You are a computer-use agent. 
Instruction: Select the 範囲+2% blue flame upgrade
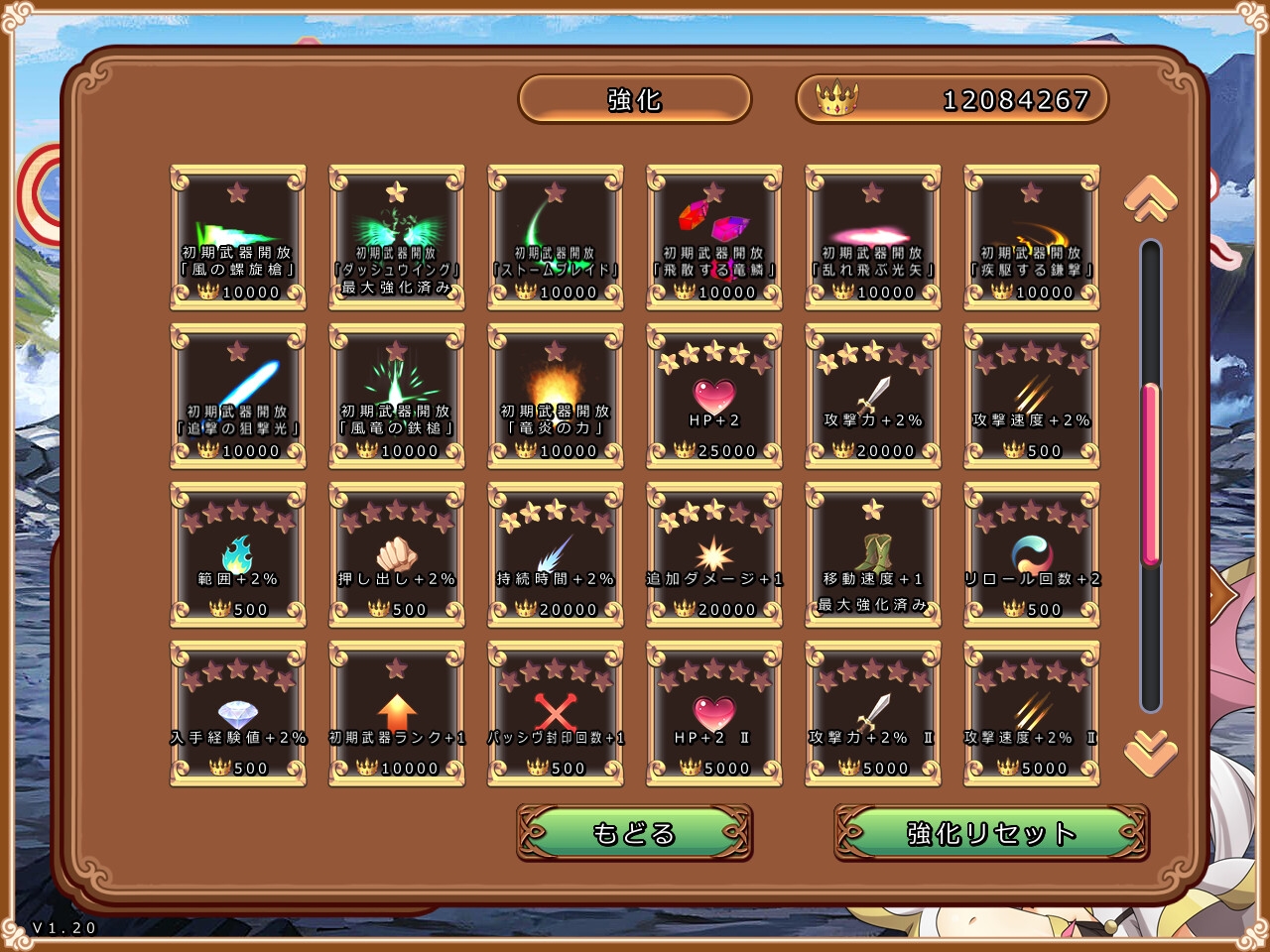[x=238, y=555]
